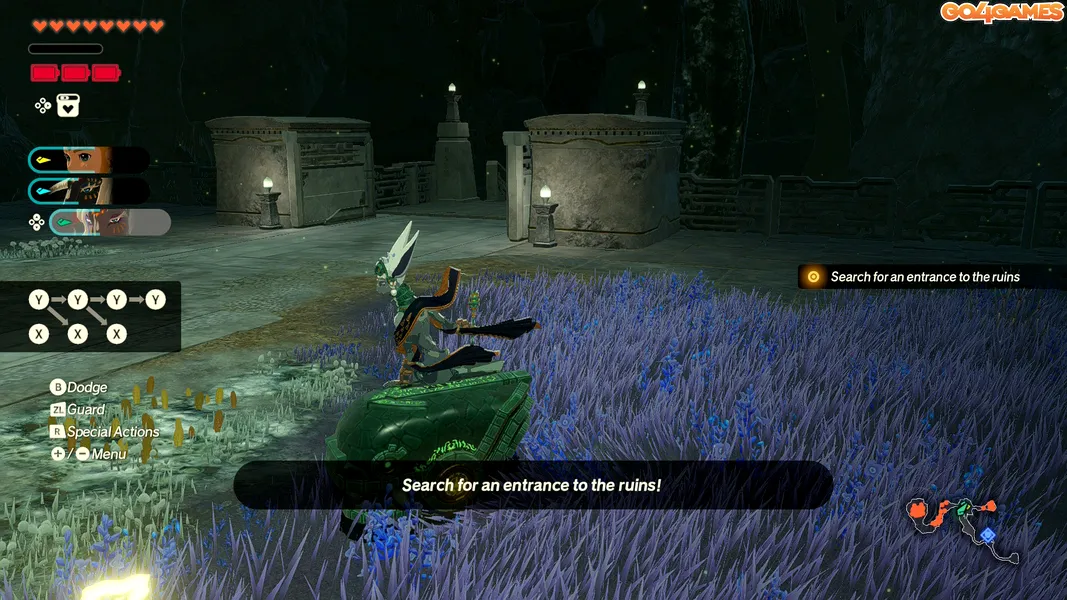Click the heart item box icon

coord(68,105)
